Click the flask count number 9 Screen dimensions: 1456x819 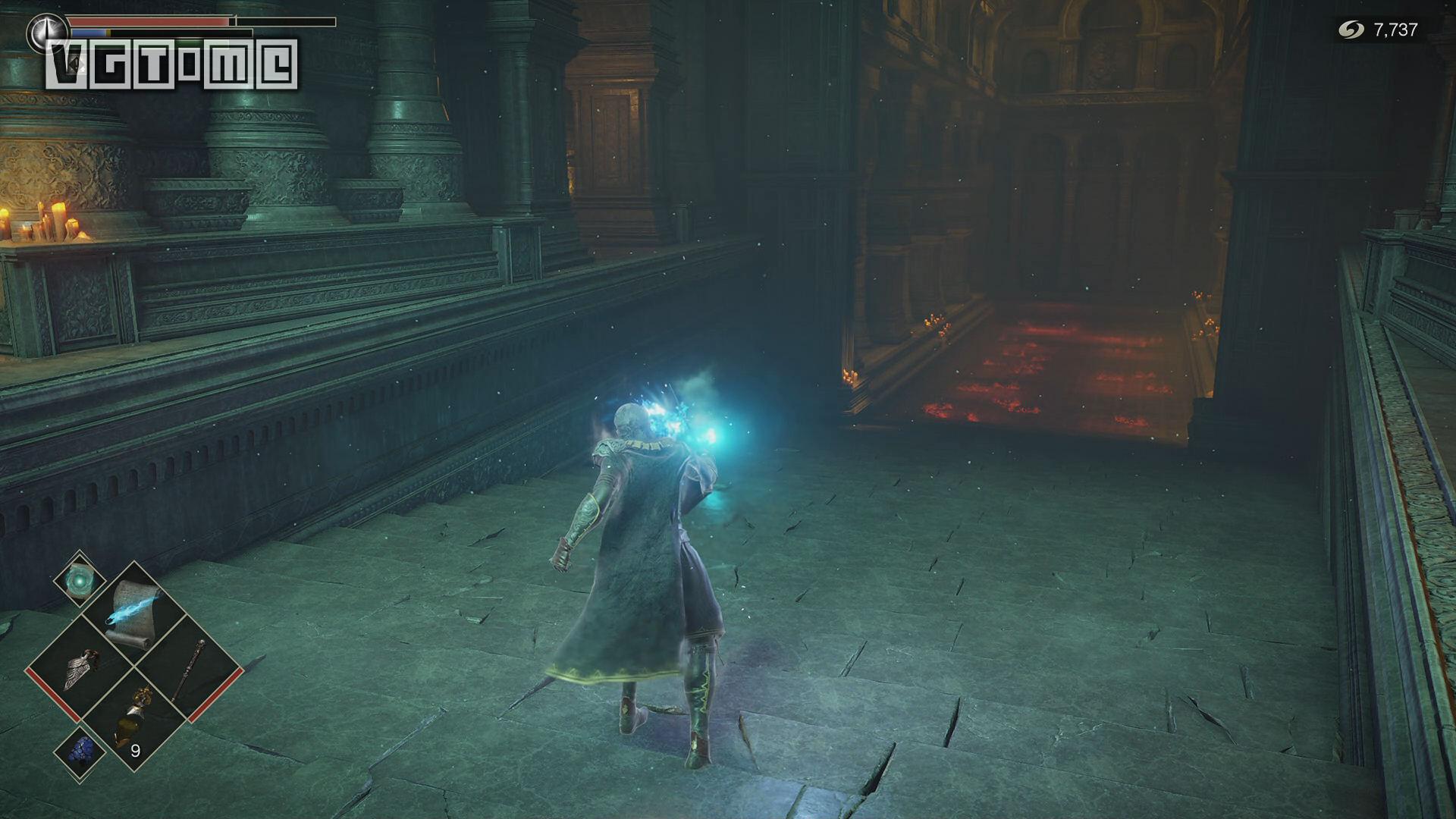point(136,749)
